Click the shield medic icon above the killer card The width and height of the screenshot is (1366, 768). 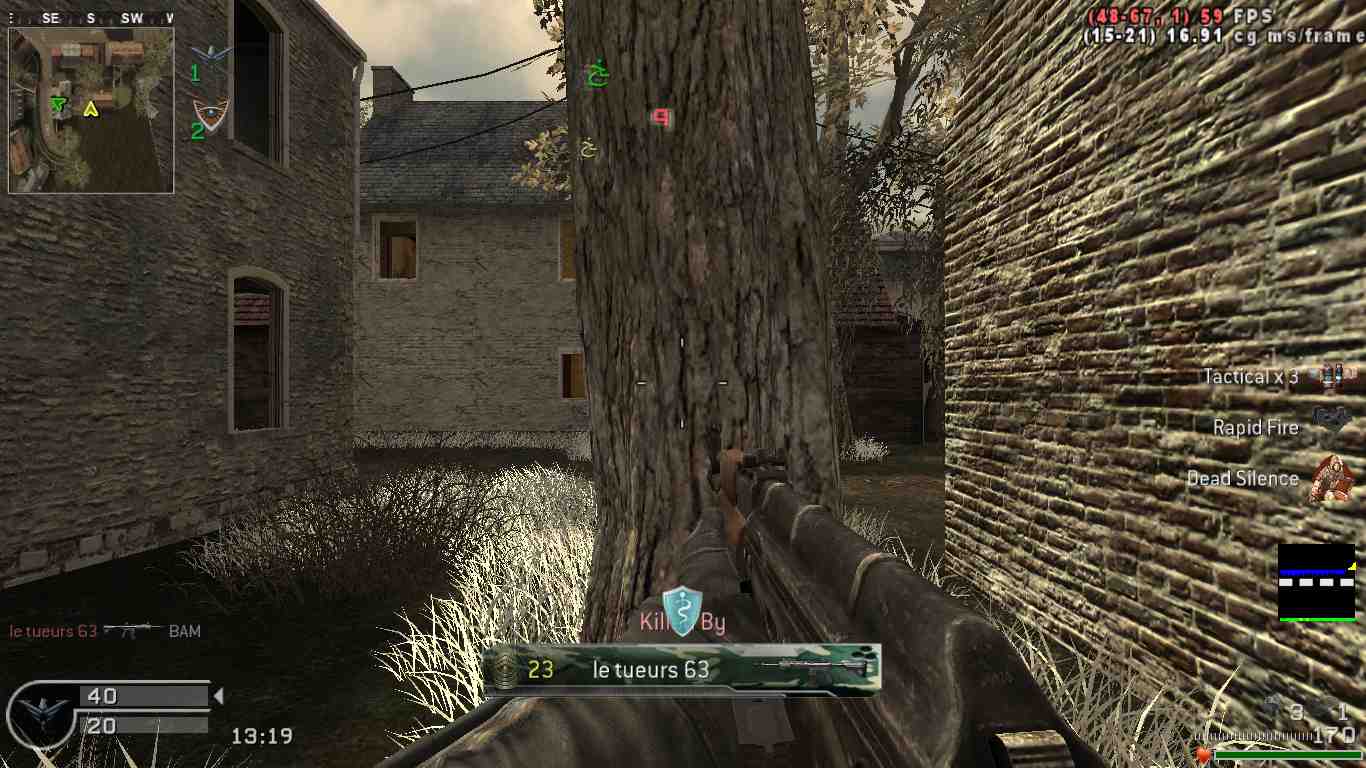(682, 612)
